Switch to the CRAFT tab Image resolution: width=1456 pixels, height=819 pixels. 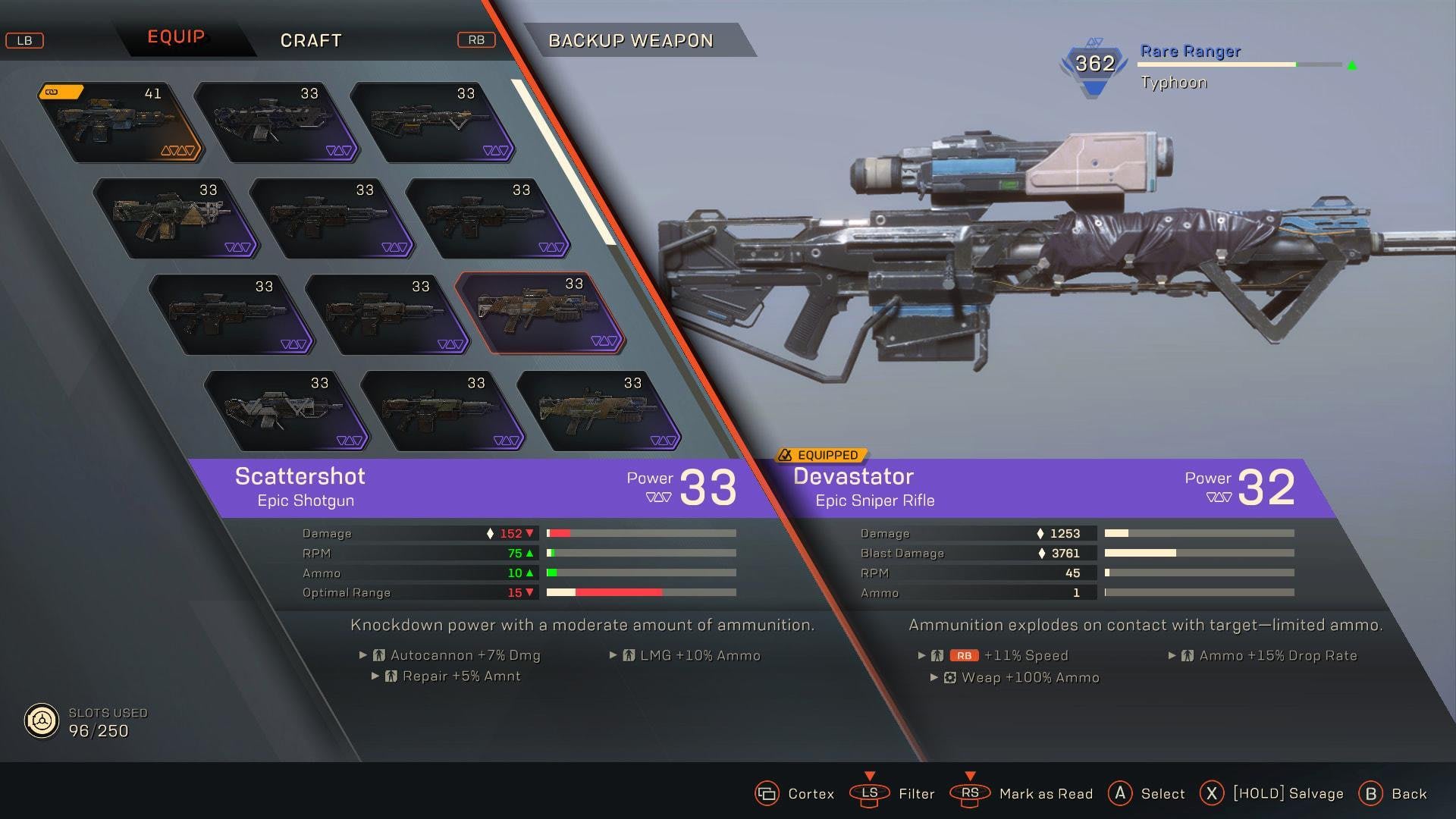311,40
